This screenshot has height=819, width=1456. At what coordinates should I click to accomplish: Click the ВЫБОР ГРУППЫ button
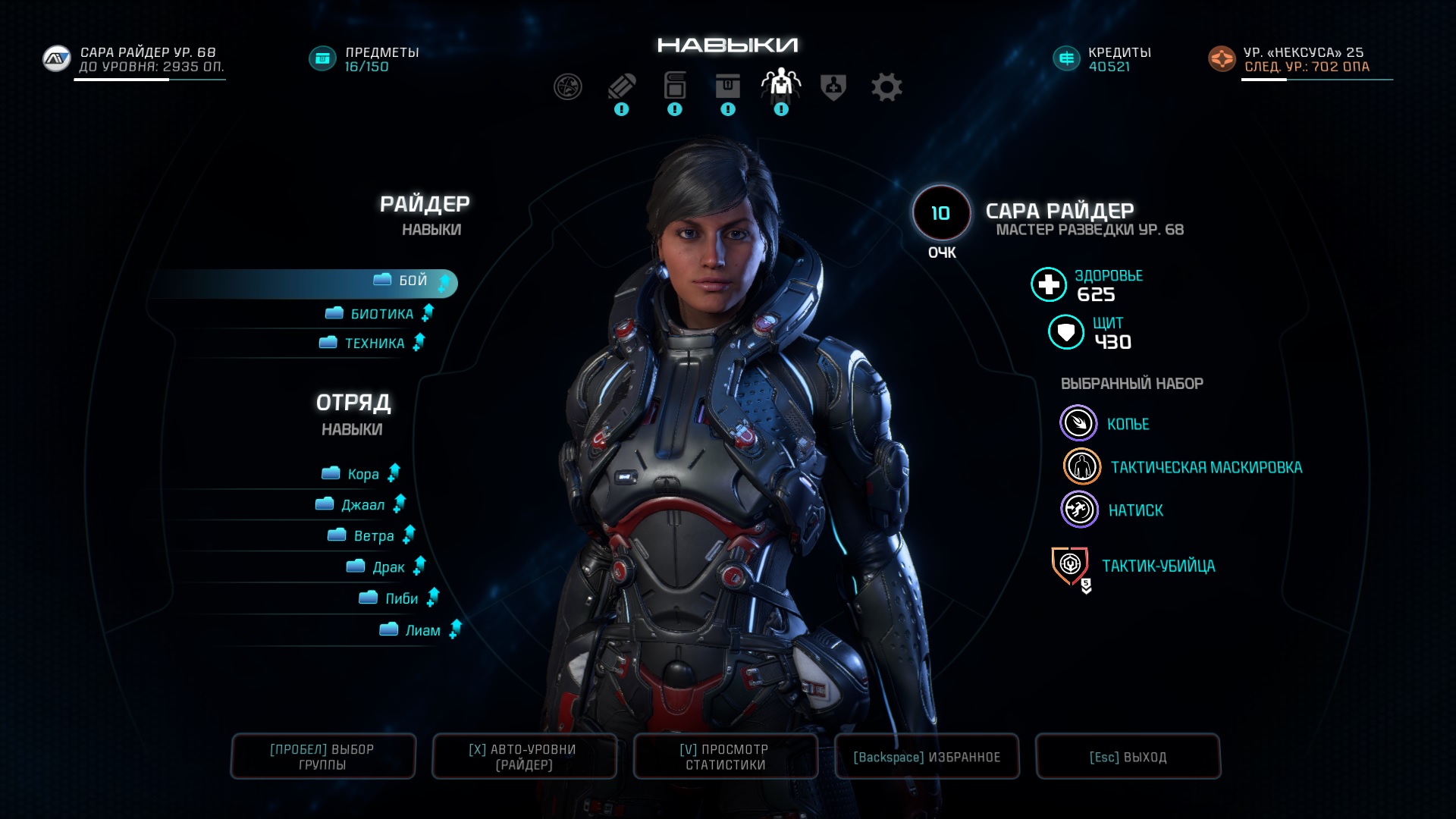pos(323,757)
